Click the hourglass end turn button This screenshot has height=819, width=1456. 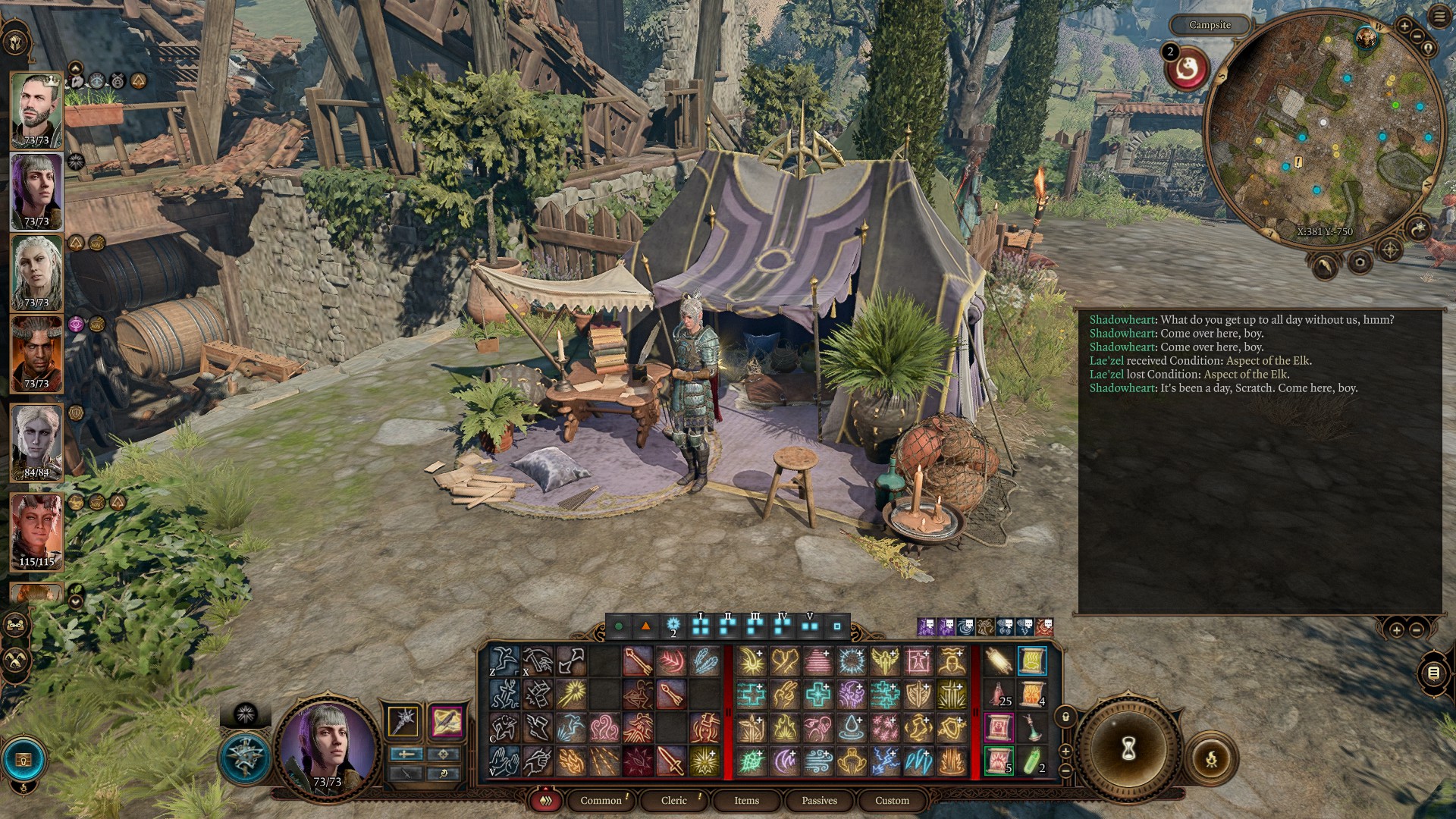click(x=1128, y=749)
